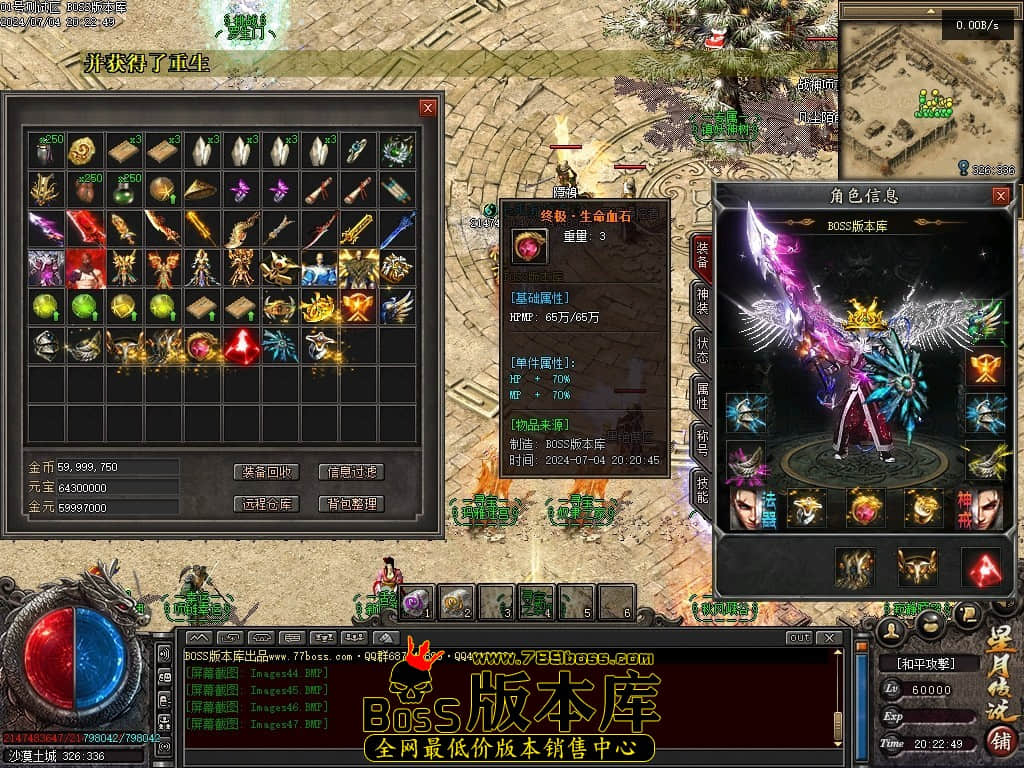Click the 装备回收 equipment recycle button
The height and width of the screenshot is (768, 1024).
tap(267, 472)
